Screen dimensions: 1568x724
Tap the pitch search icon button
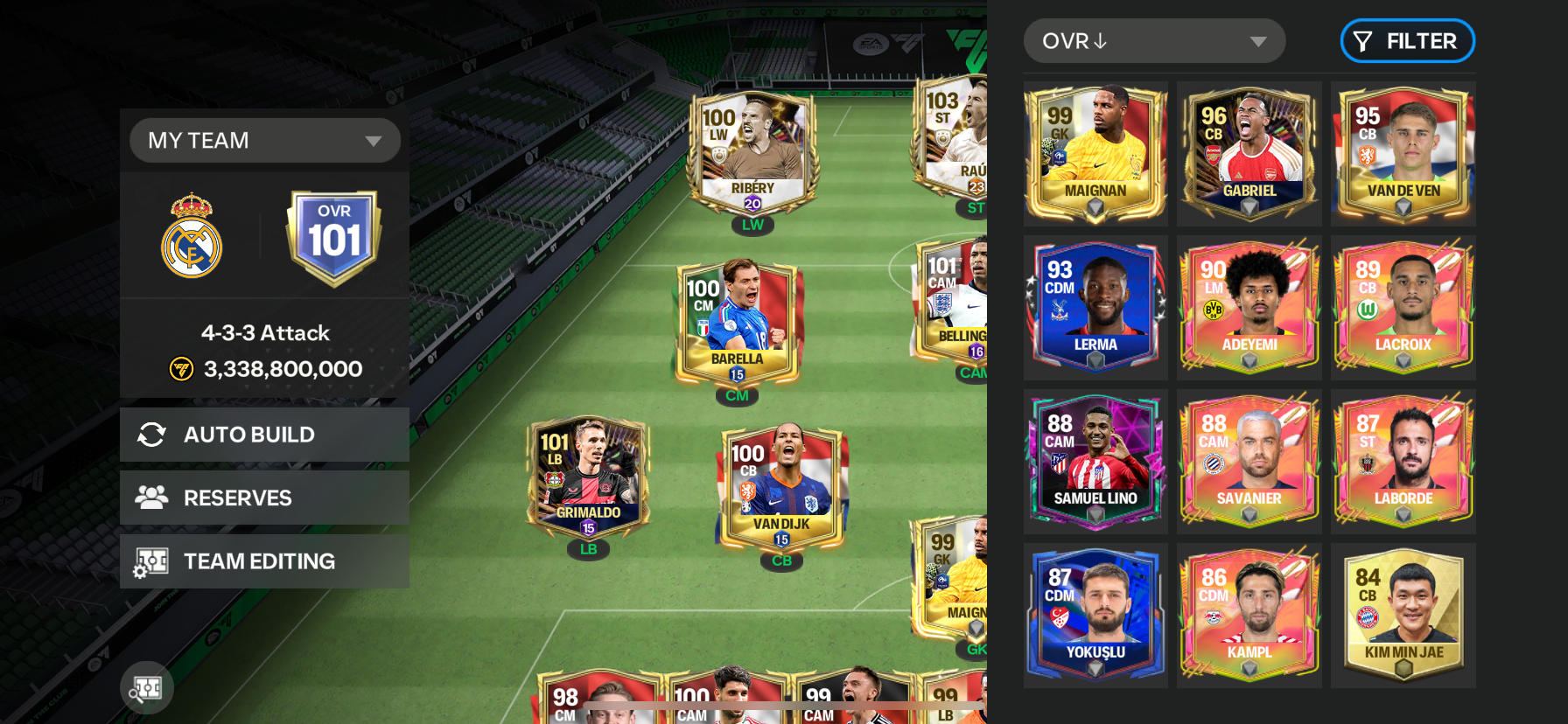(x=147, y=688)
